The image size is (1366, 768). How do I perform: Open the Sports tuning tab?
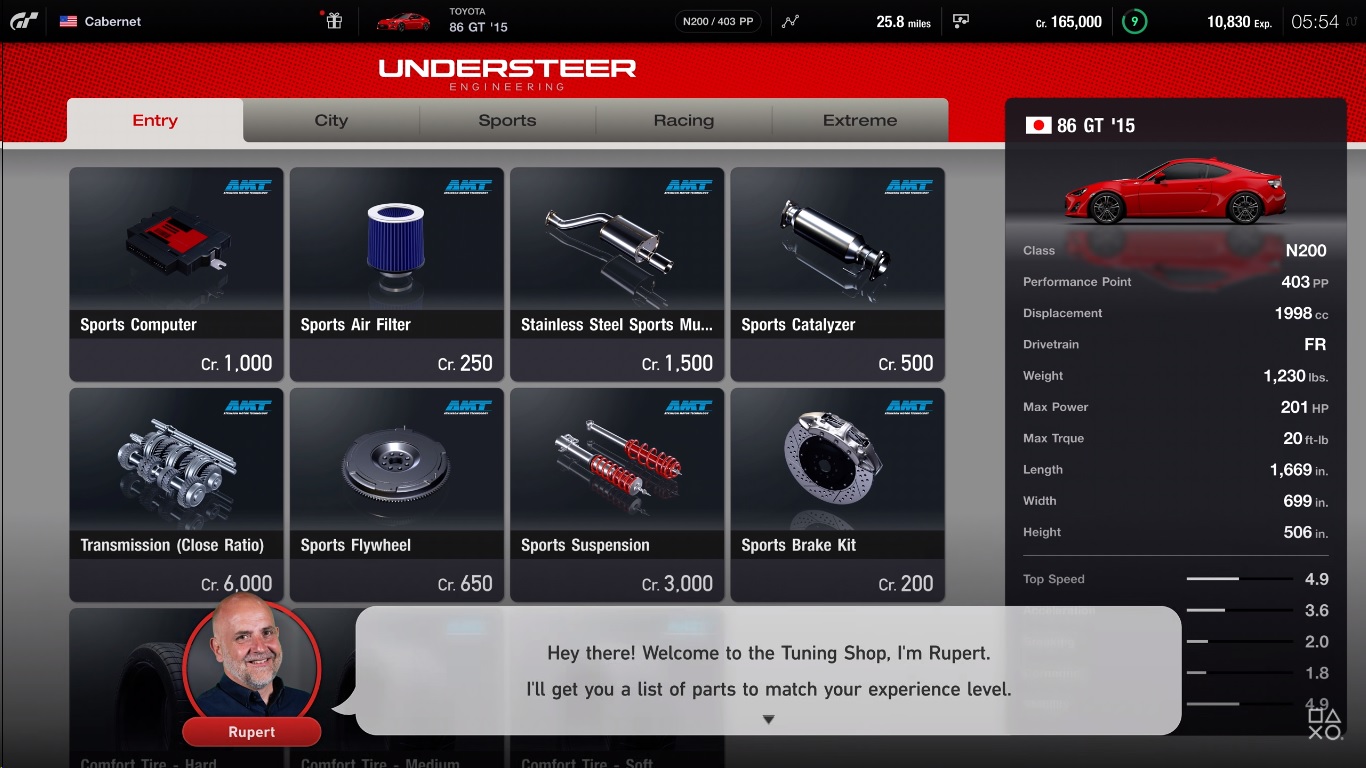pos(507,120)
